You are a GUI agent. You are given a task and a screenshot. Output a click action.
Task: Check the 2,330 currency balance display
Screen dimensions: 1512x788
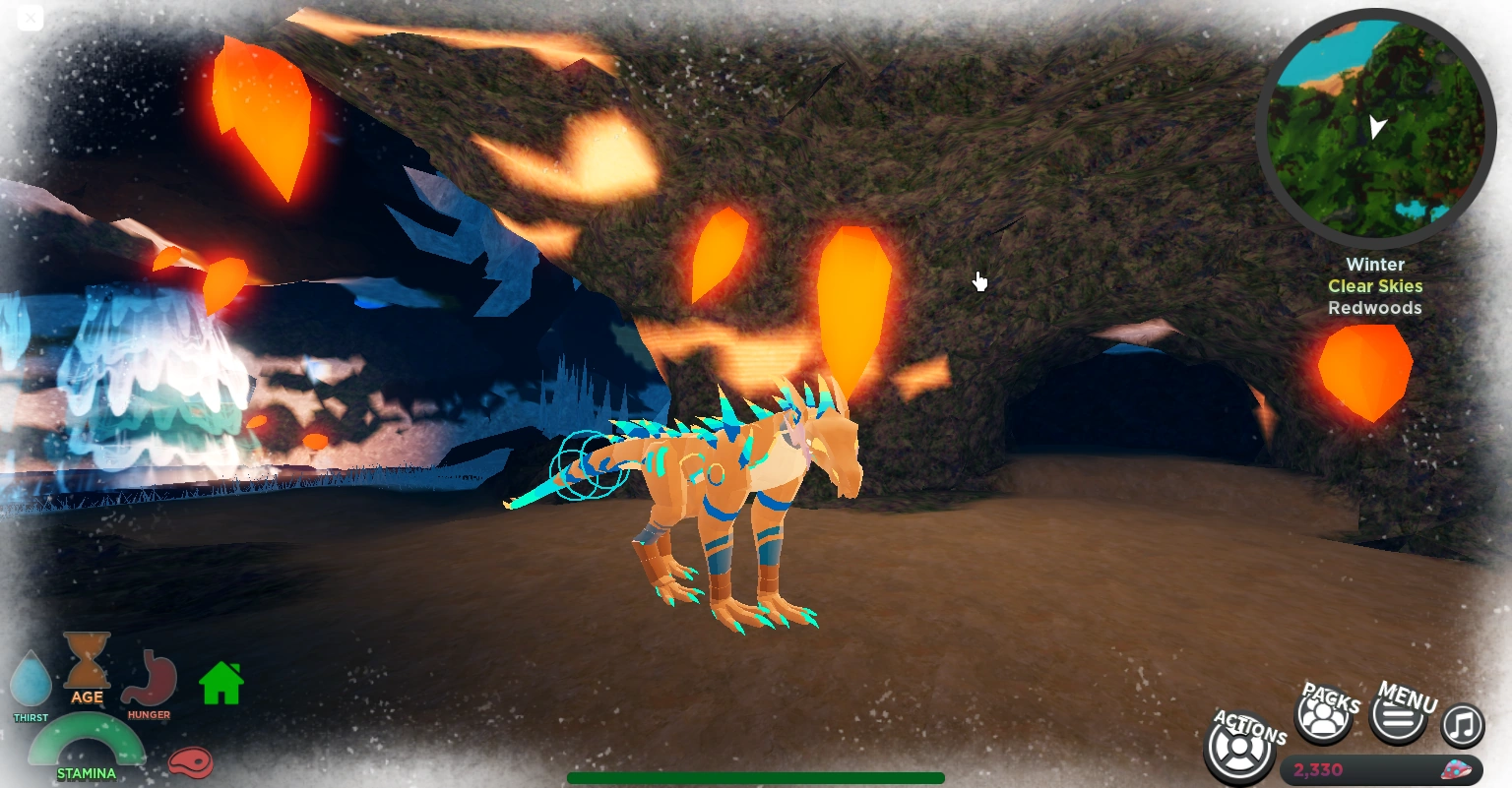pyautogui.click(x=1317, y=771)
